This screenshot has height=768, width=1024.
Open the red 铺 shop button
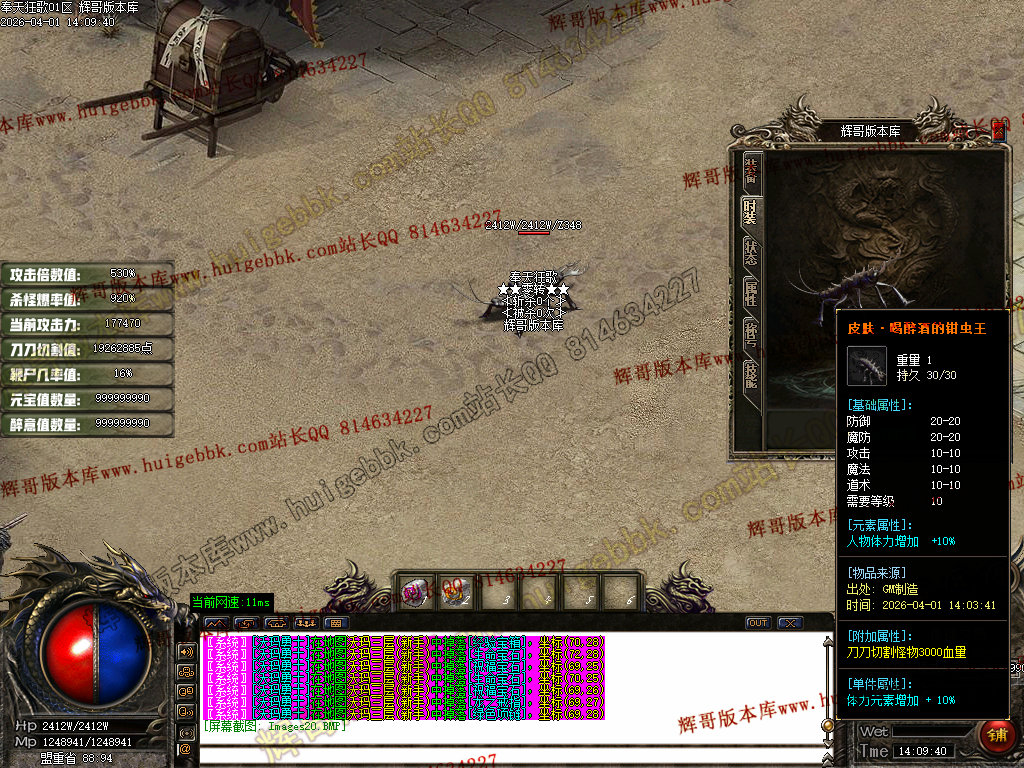click(x=996, y=735)
